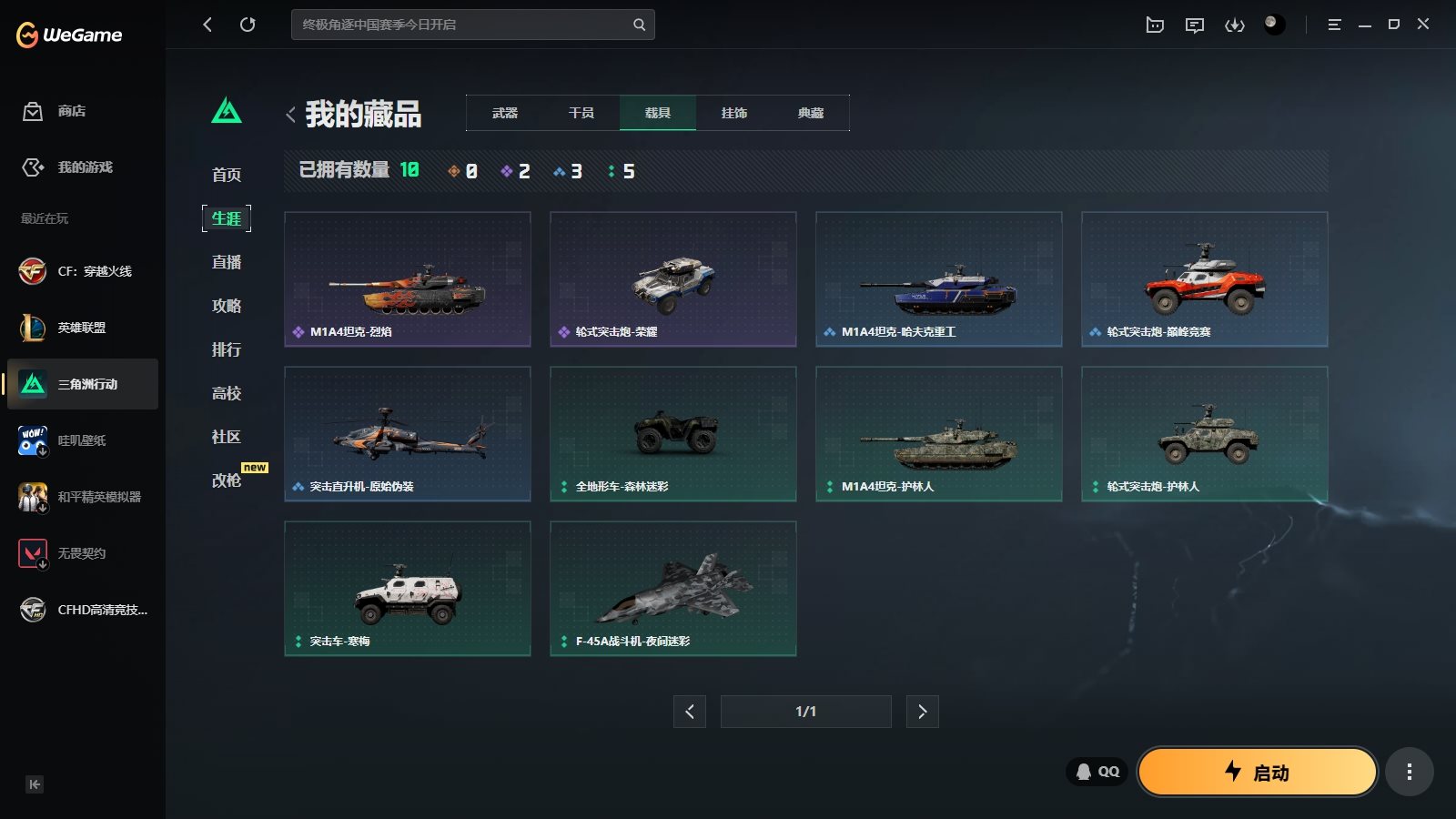Launch the game with 启动 button
This screenshot has height=819, width=1456.
click(x=1257, y=773)
